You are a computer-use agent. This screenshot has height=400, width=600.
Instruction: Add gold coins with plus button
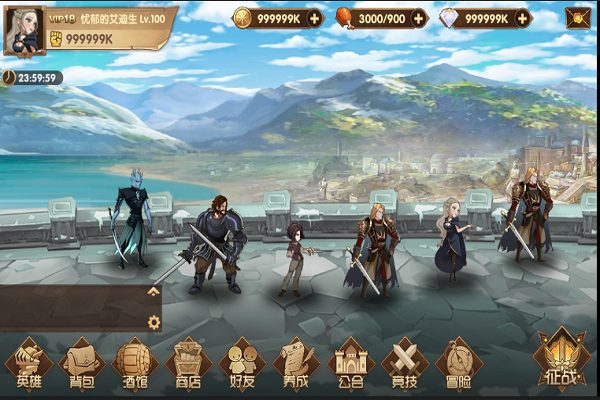point(315,18)
